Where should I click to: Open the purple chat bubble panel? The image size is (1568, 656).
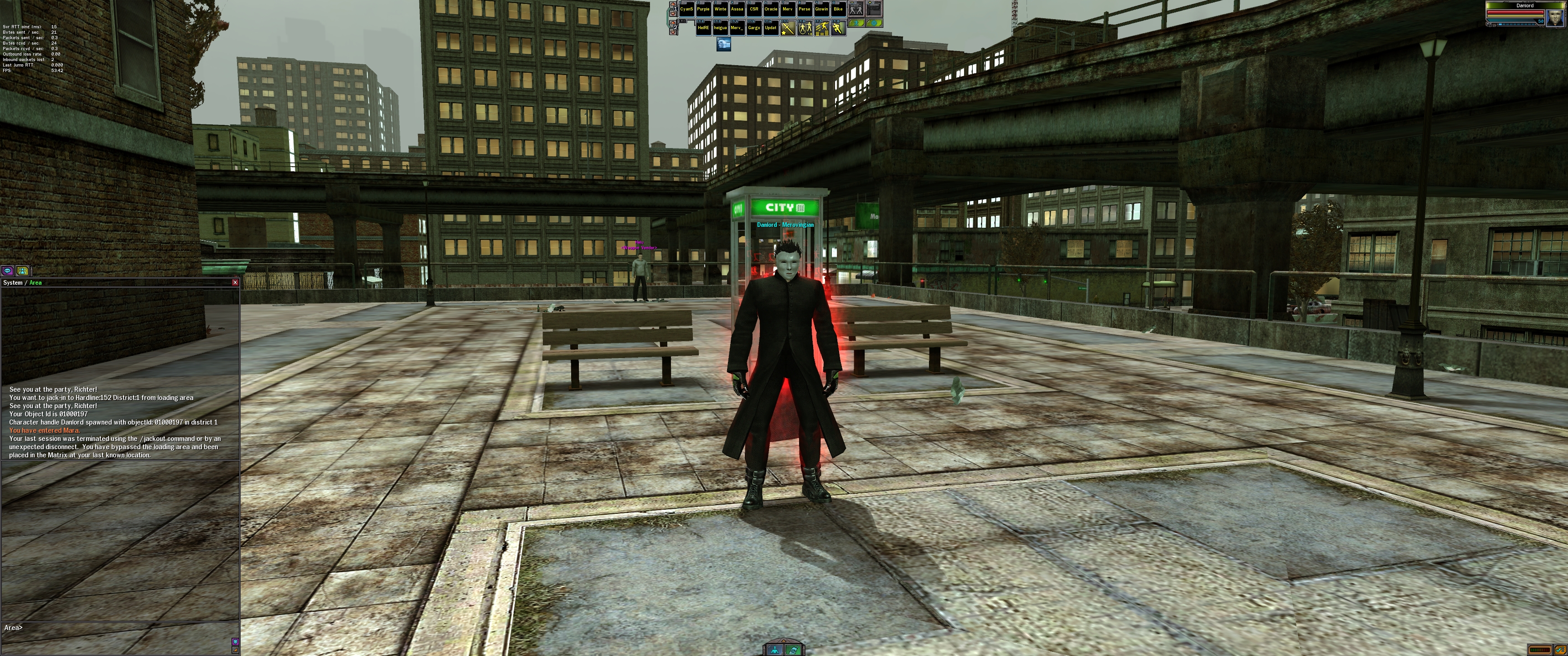(x=8, y=271)
